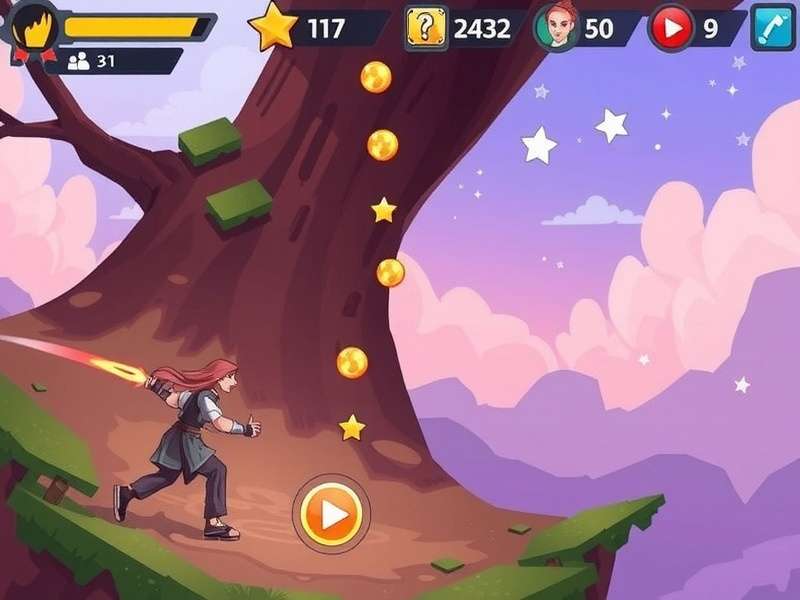This screenshot has height=600, width=800.
Task: Open the yellow question mark block
Action: [426, 28]
